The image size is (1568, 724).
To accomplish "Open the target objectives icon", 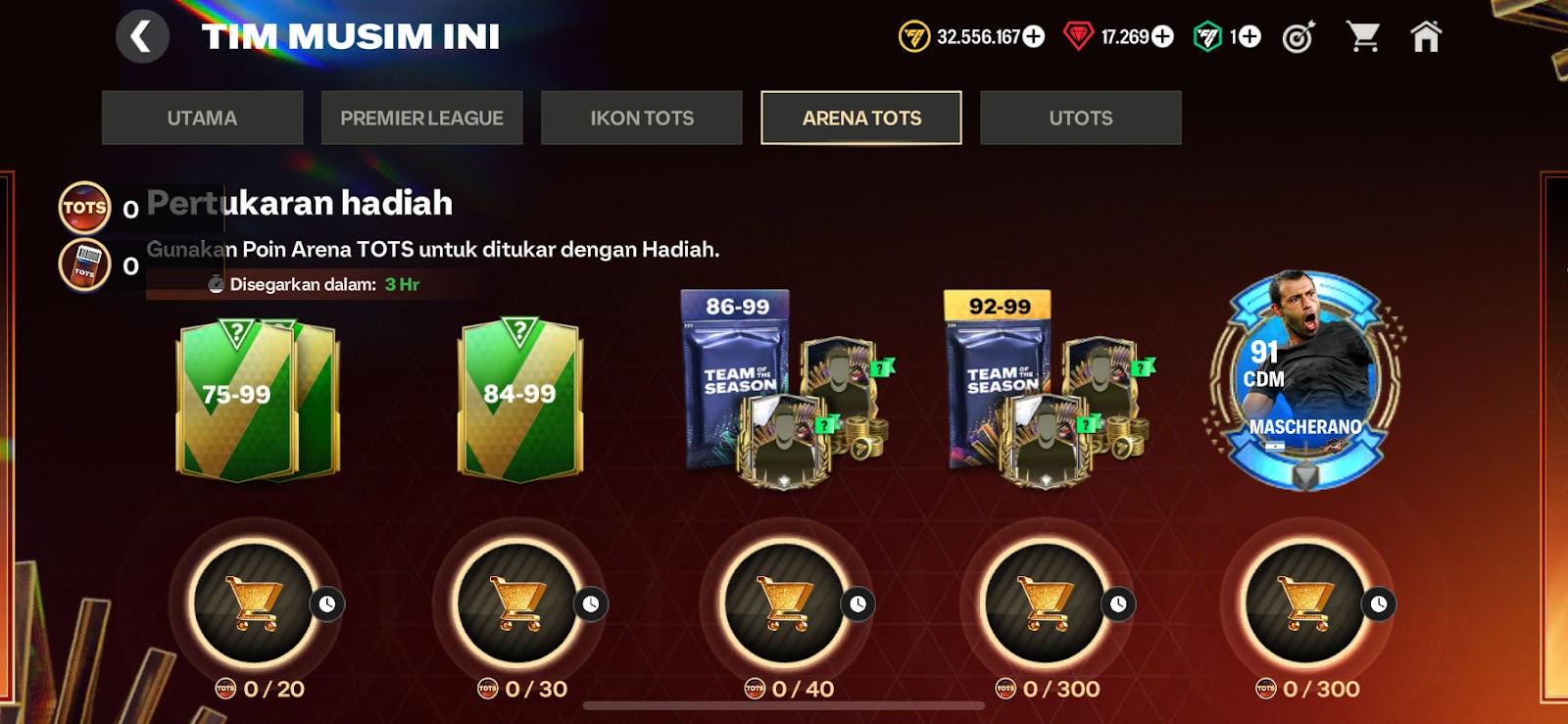I will click(1298, 37).
